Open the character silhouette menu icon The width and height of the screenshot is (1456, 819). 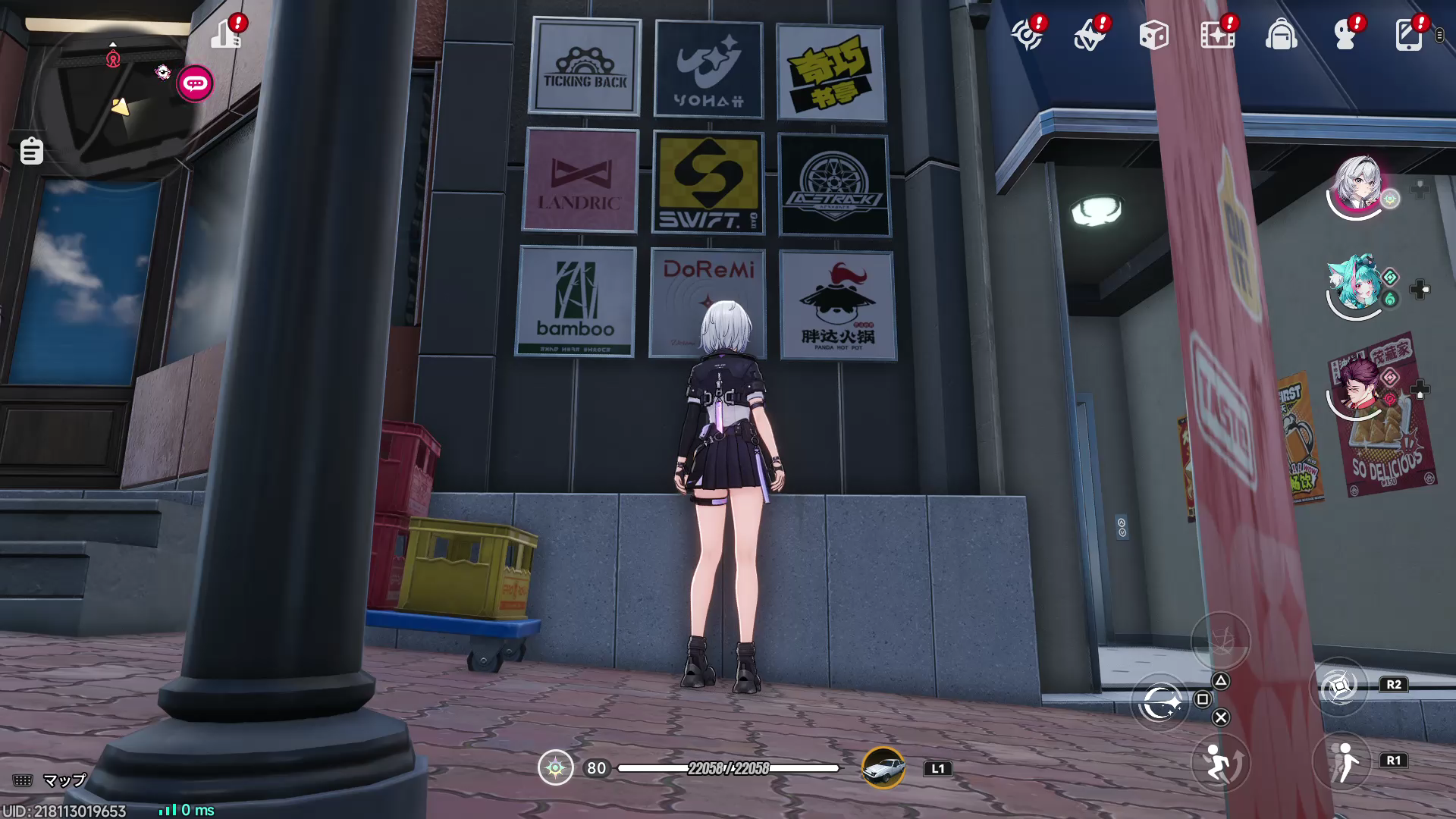(1345, 35)
